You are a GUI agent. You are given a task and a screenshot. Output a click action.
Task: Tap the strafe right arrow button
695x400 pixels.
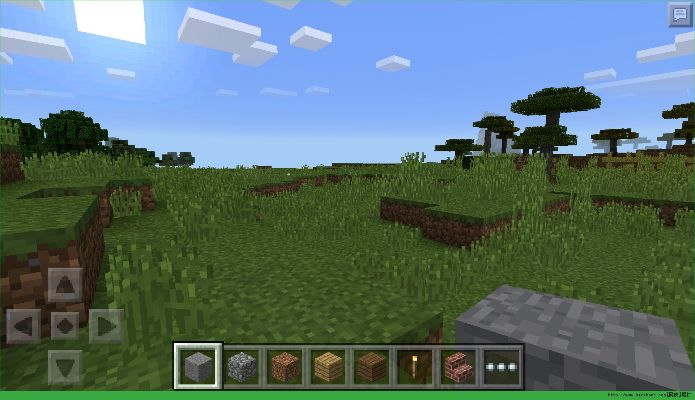[x=105, y=325]
